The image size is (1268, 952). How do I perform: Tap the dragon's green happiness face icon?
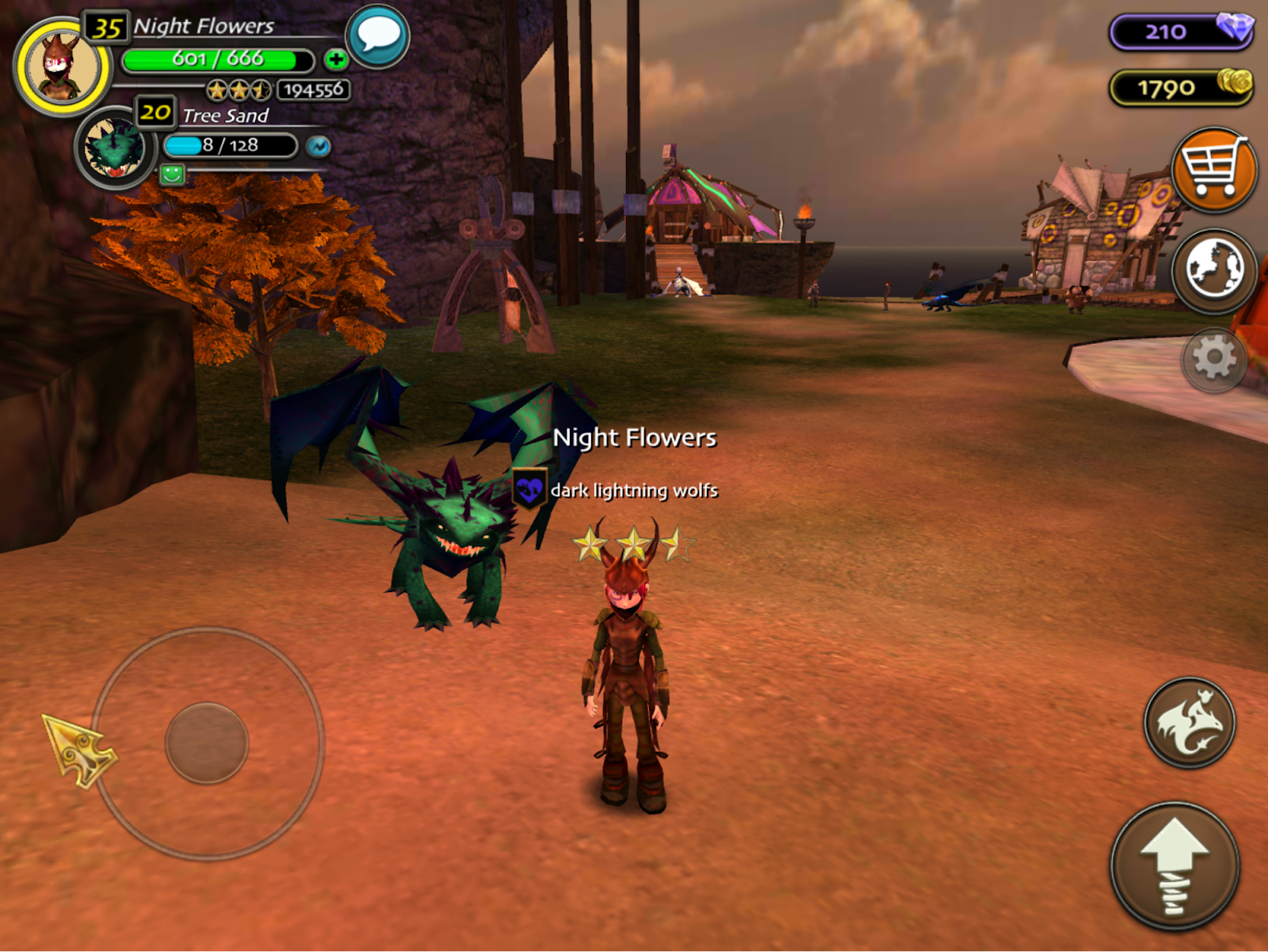pyautogui.click(x=172, y=174)
